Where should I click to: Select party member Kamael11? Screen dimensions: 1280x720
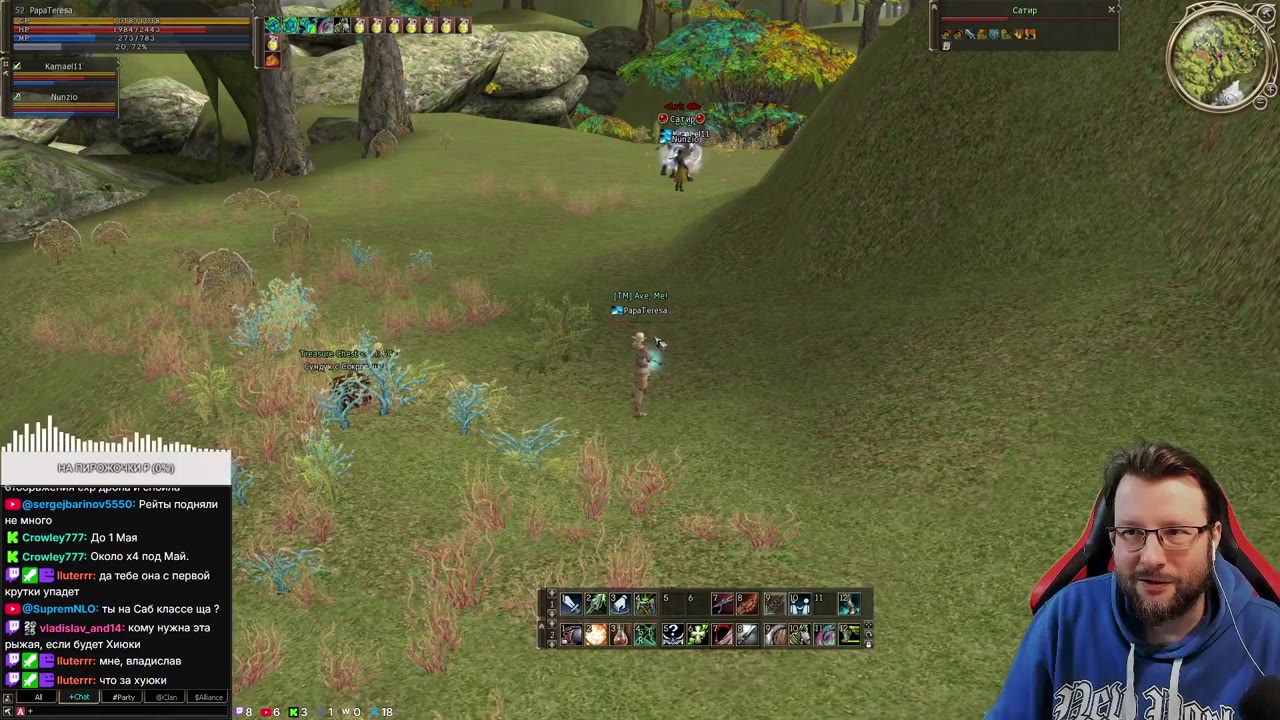point(64,67)
